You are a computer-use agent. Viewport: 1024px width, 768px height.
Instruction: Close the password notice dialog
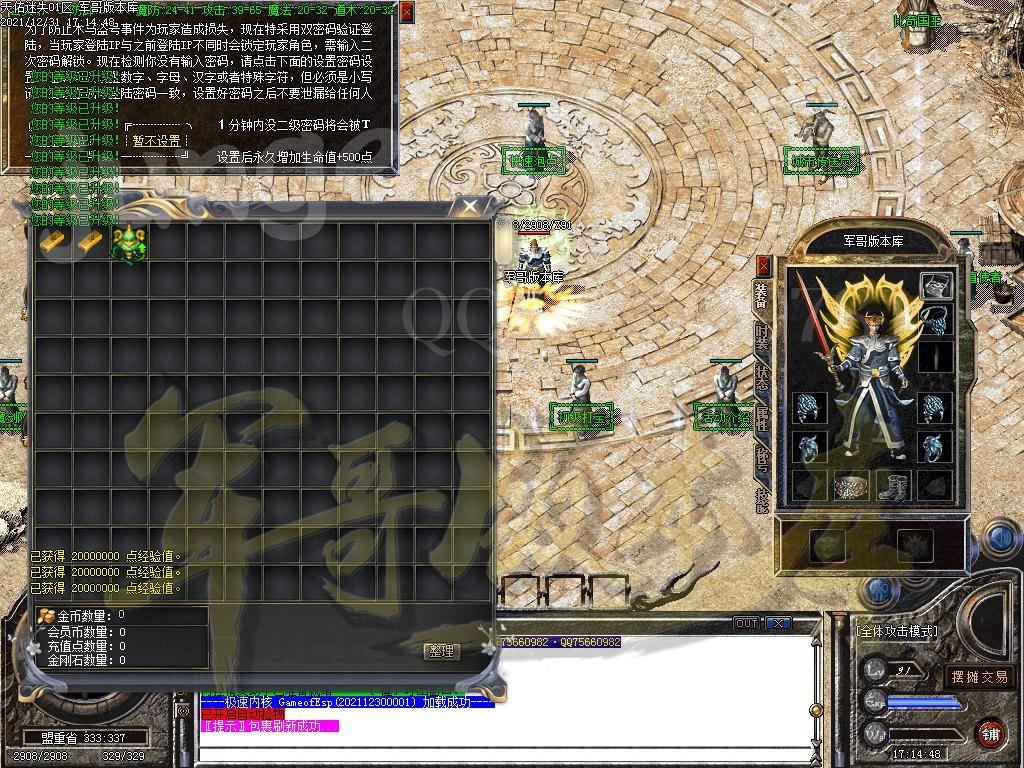(x=405, y=13)
